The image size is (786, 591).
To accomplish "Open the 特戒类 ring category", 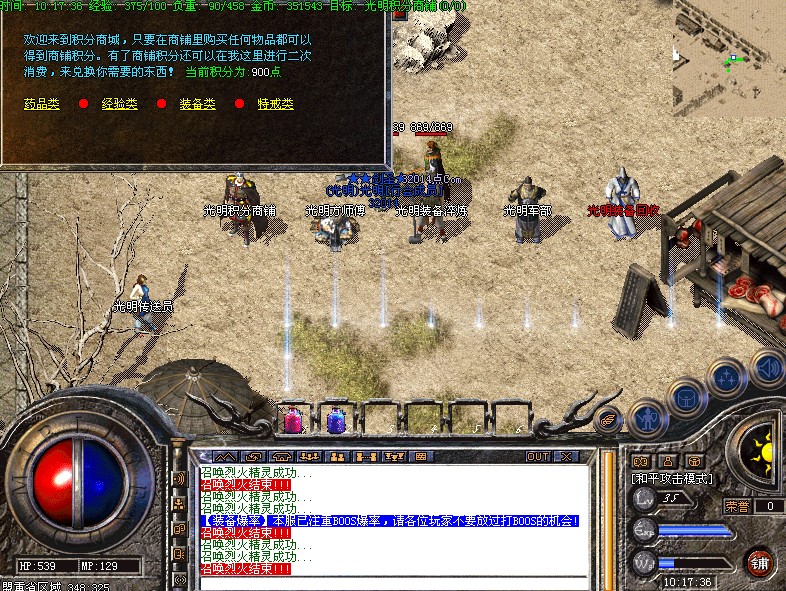I will [275, 104].
